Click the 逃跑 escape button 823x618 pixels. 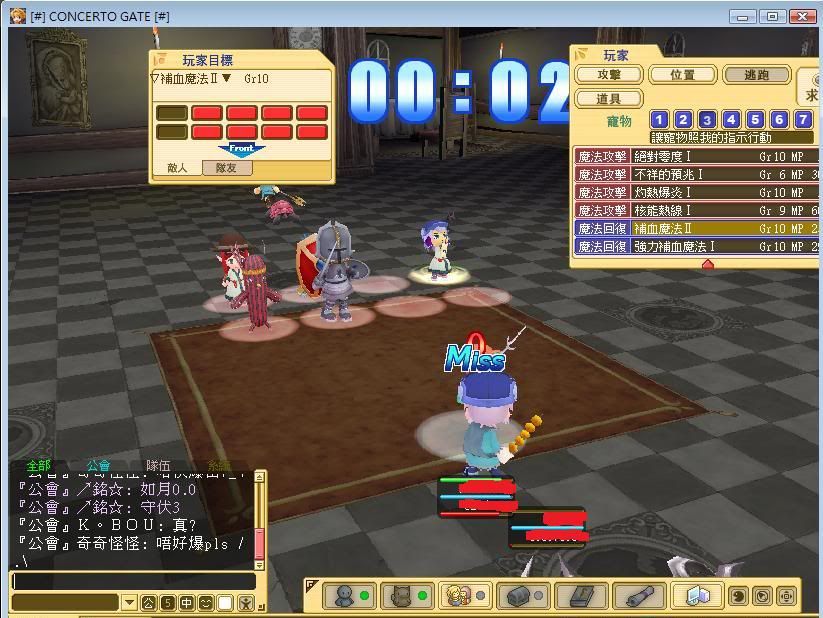[757, 75]
